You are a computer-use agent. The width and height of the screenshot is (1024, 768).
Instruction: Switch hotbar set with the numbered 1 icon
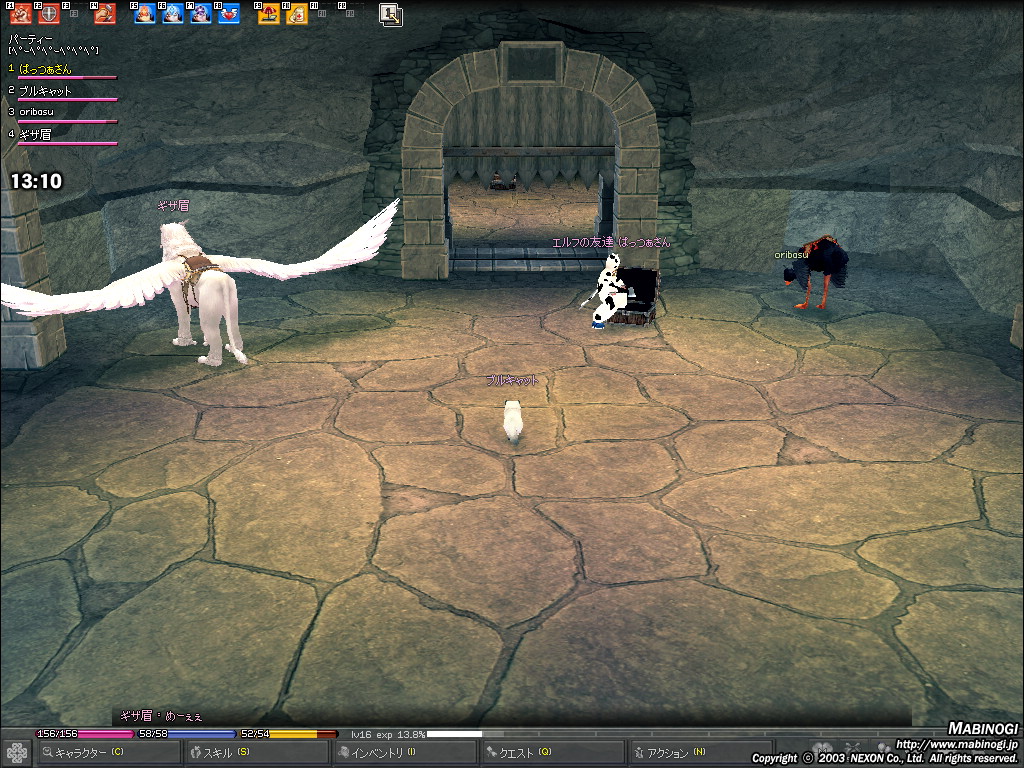[x=390, y=14]
